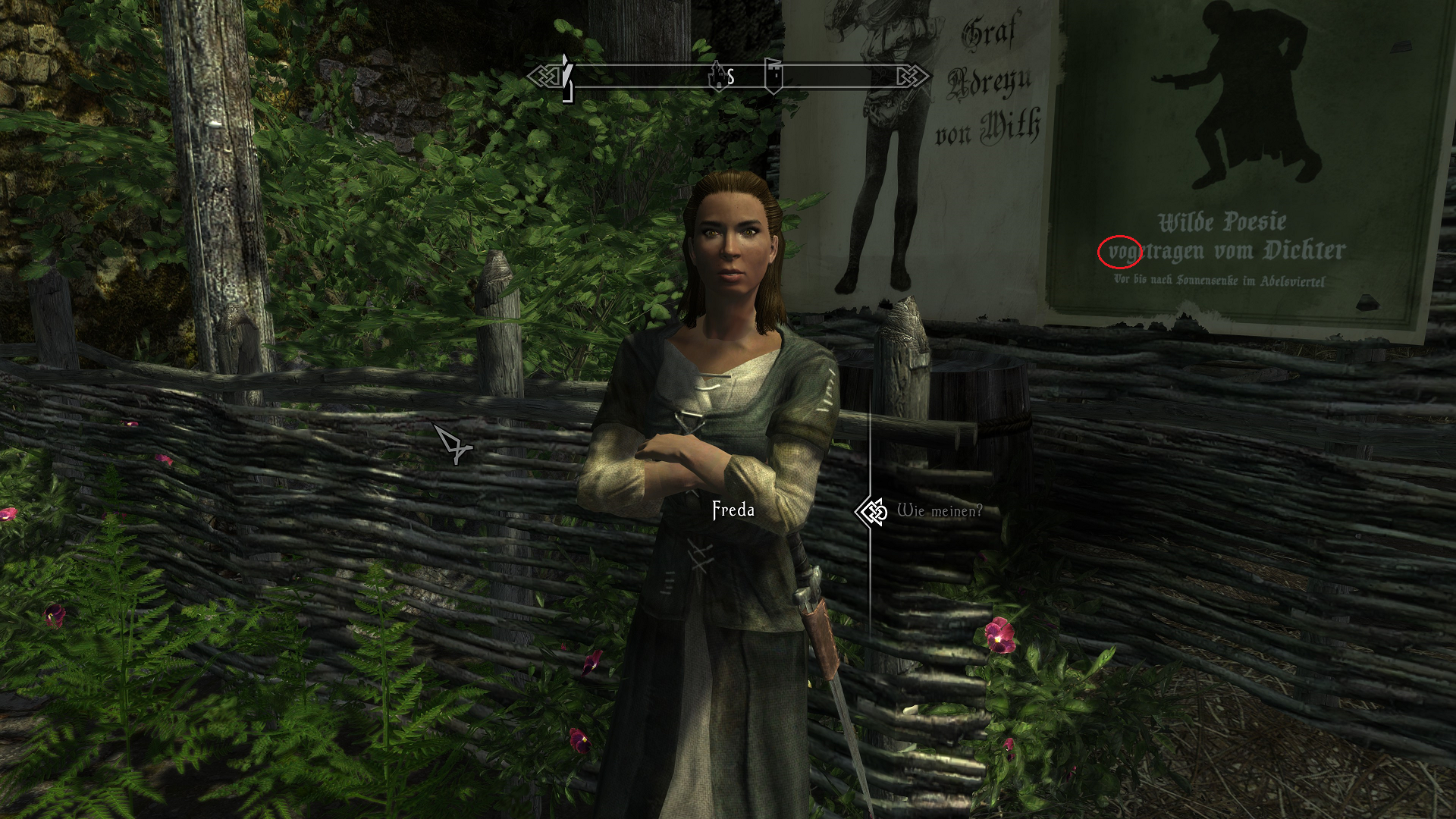Choose the "Wie meinen?" dialogue reply
The image size is (1456, 819).
[x=939, y=511]
